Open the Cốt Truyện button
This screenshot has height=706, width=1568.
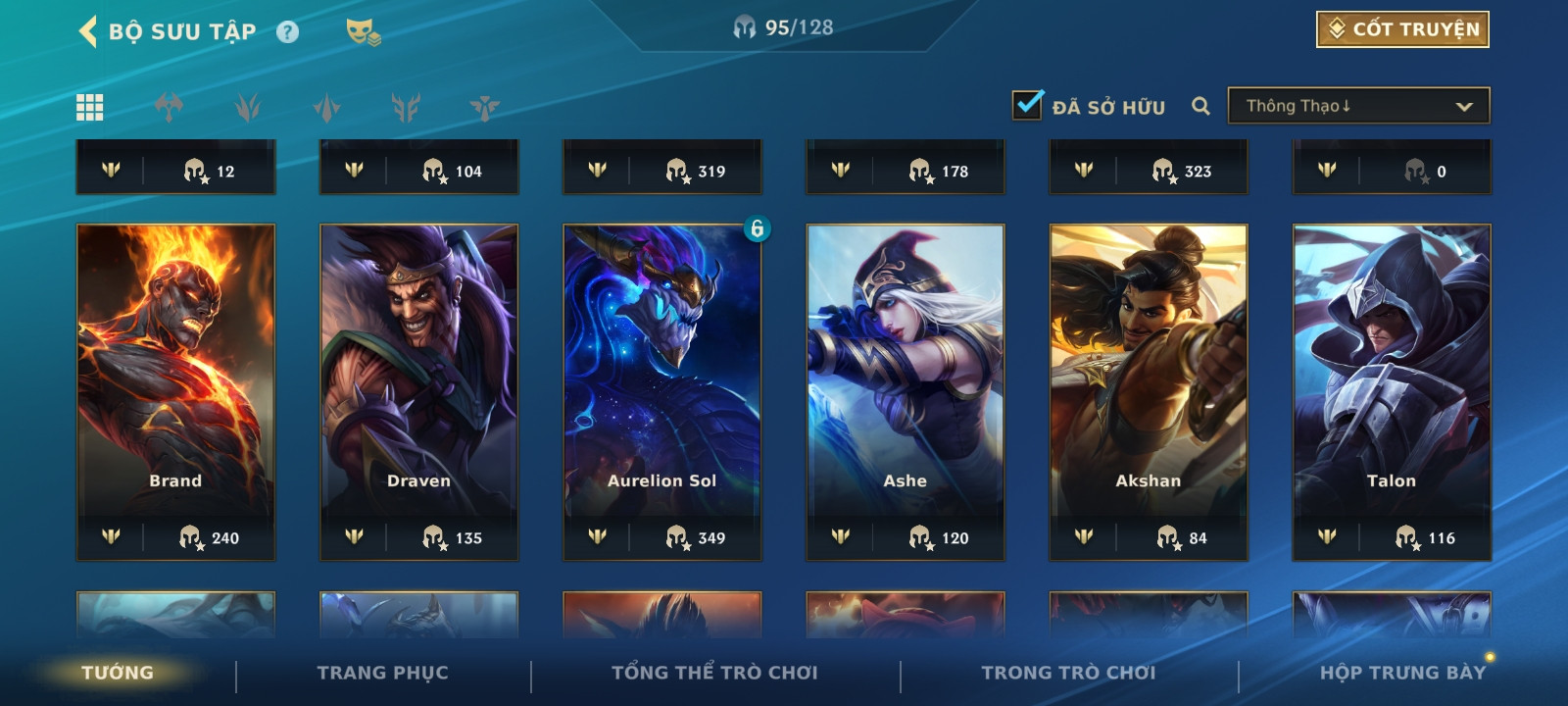tap(1402, 29)
